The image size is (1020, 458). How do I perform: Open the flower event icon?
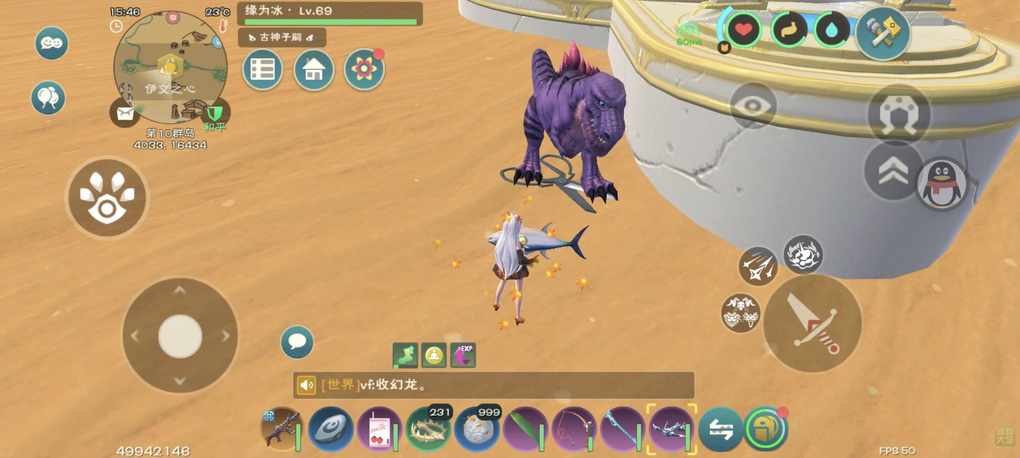pyautogui.click(x=364, y=69)
